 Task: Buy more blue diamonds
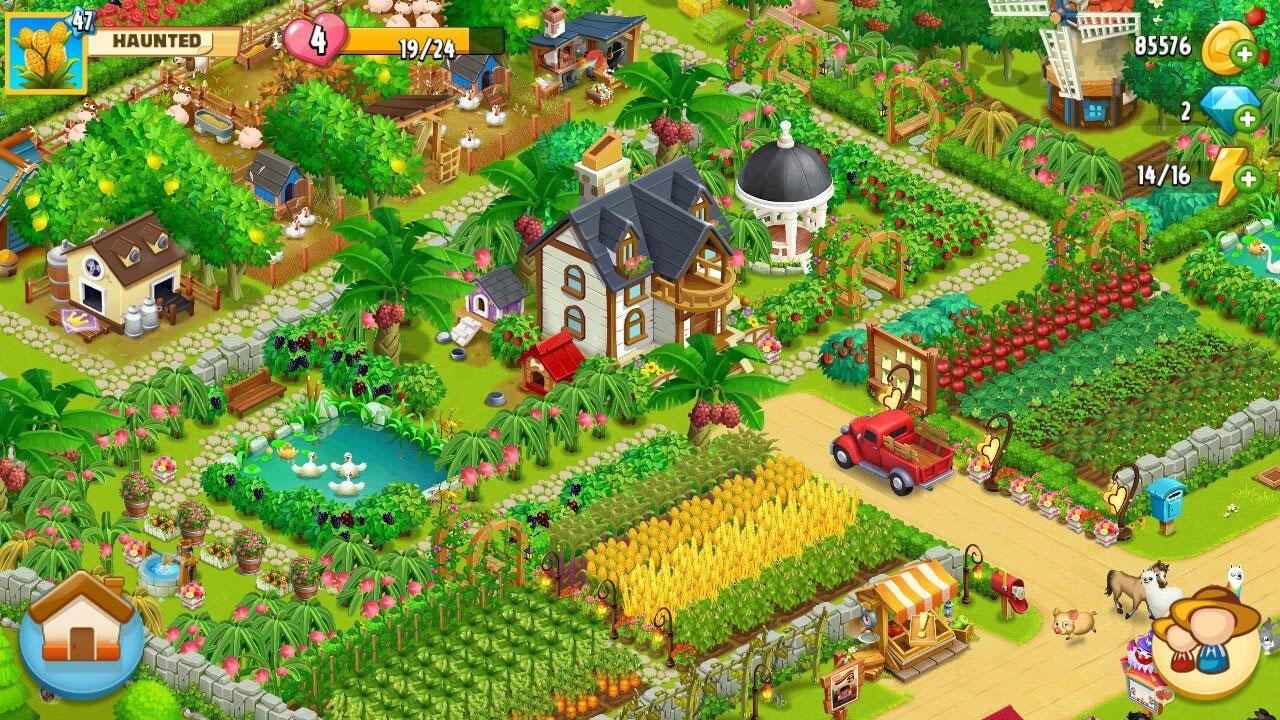tap(1247, 119)
